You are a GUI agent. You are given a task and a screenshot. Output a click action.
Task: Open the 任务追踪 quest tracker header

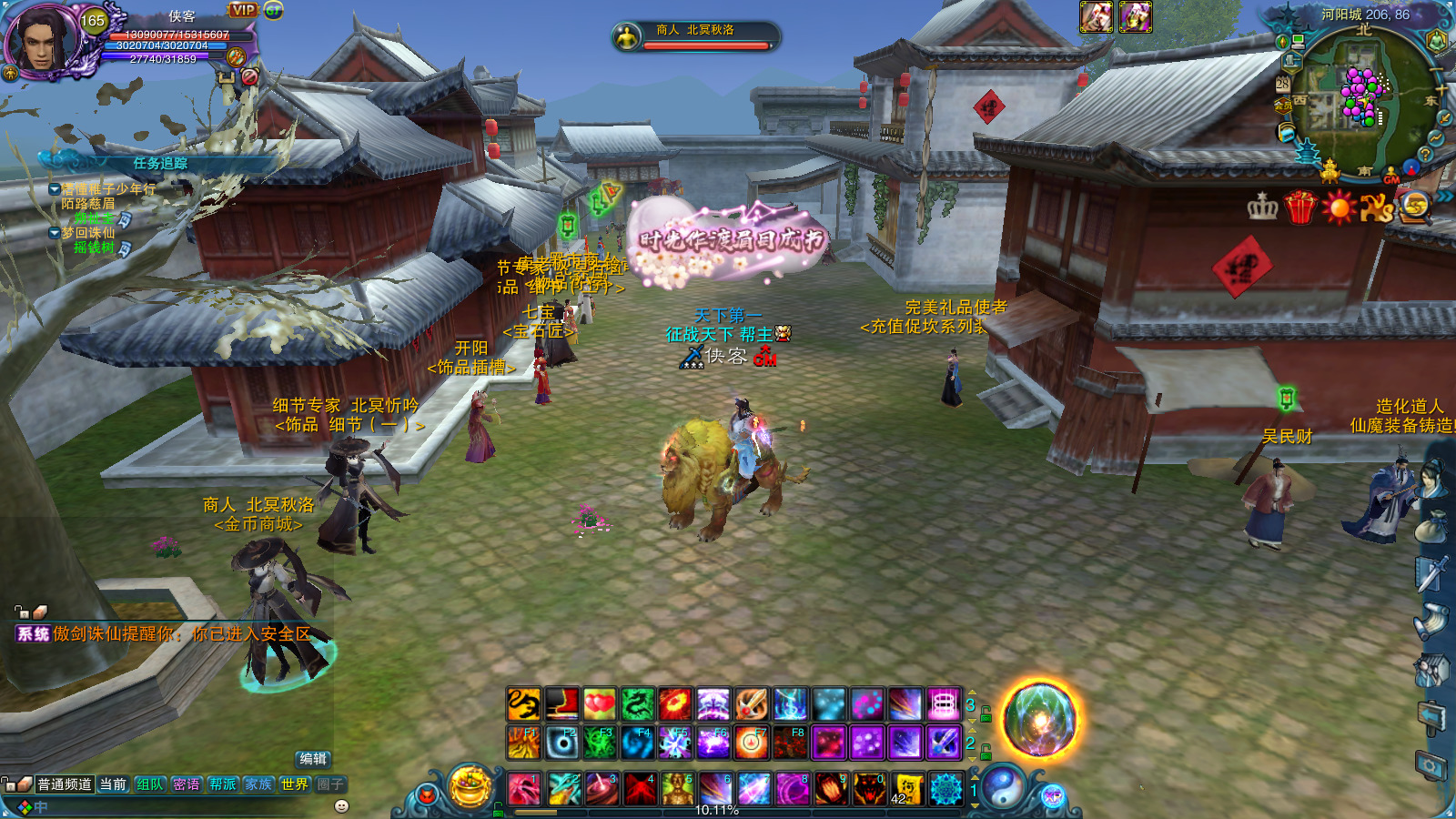click(160, 164)
